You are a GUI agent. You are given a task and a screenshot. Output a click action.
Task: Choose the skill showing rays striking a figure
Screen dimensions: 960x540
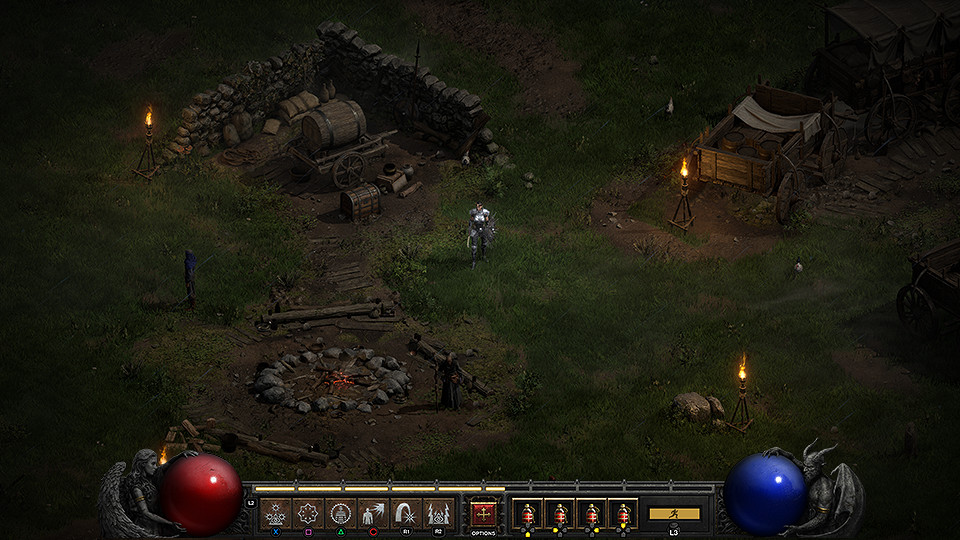click(373, 514)
